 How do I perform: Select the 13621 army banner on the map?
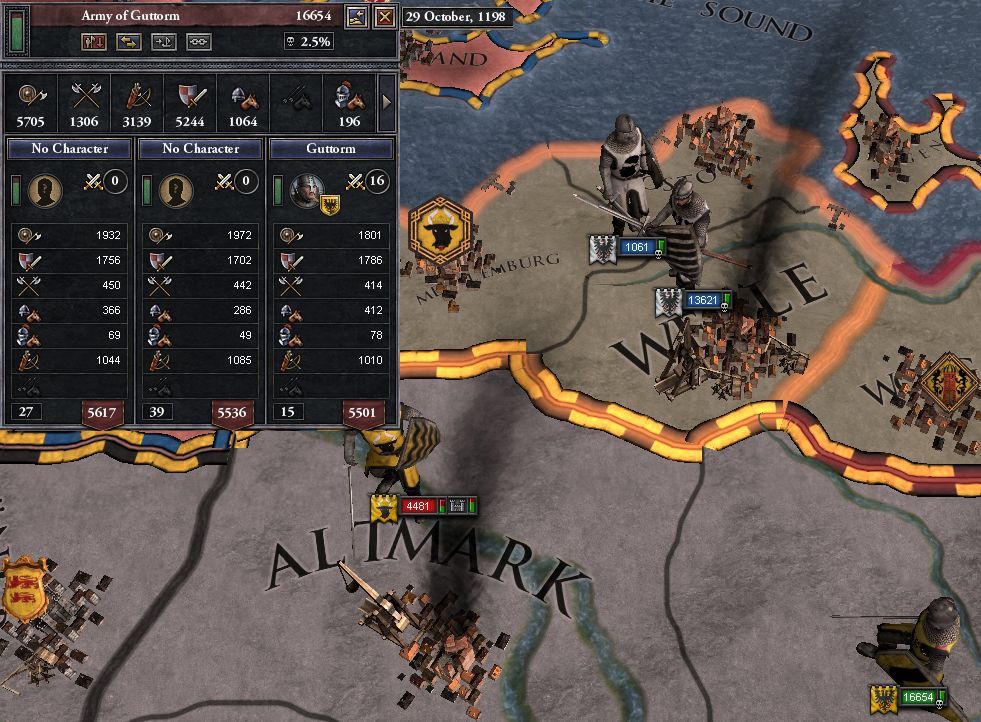point(700,300)
